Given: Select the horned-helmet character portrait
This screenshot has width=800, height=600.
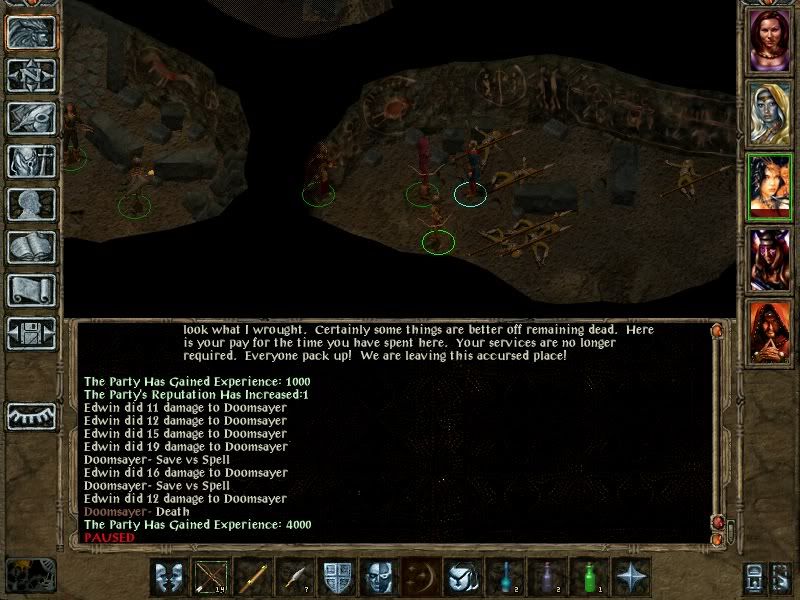Looking at the screenshot, I should coord(769,260).
